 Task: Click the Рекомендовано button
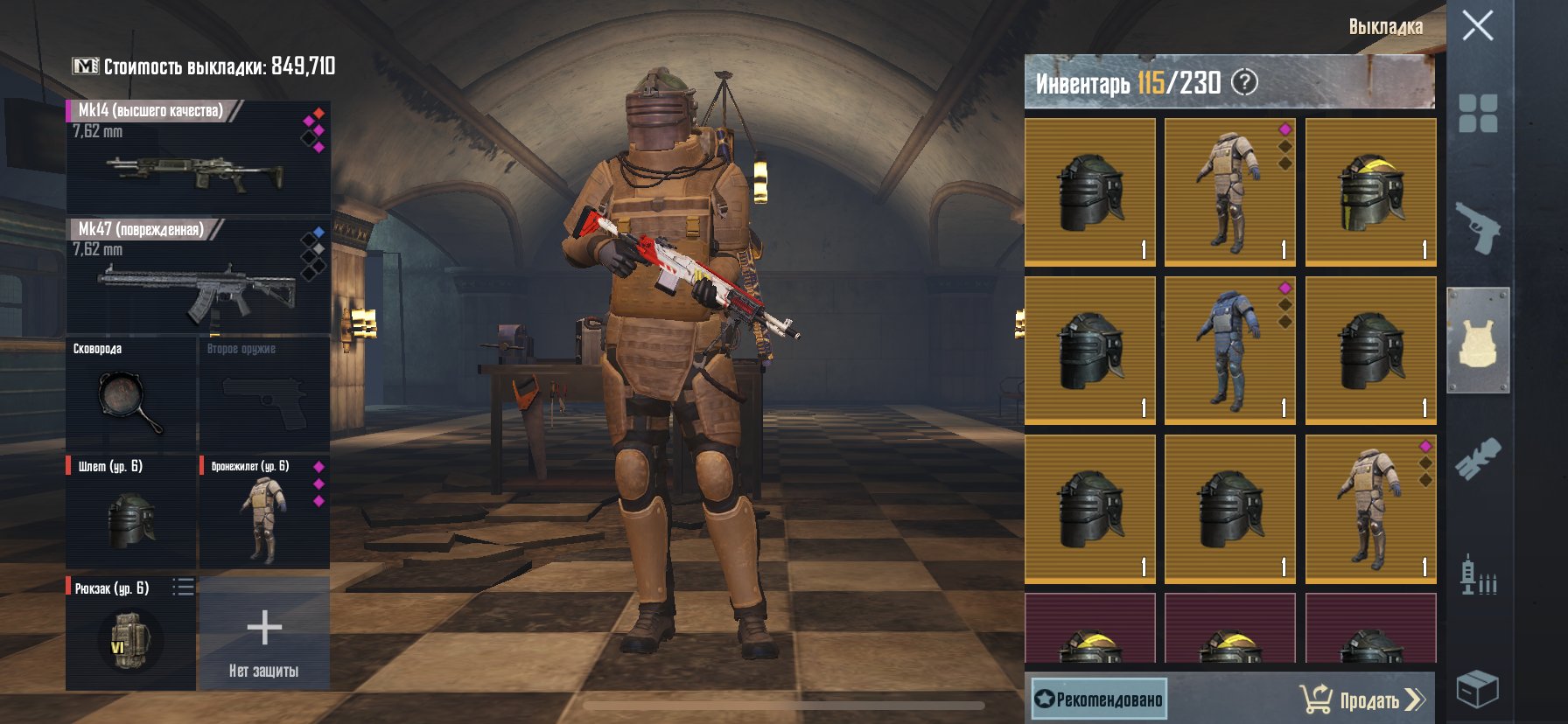pyautogui.click(x=1099, y=699)
